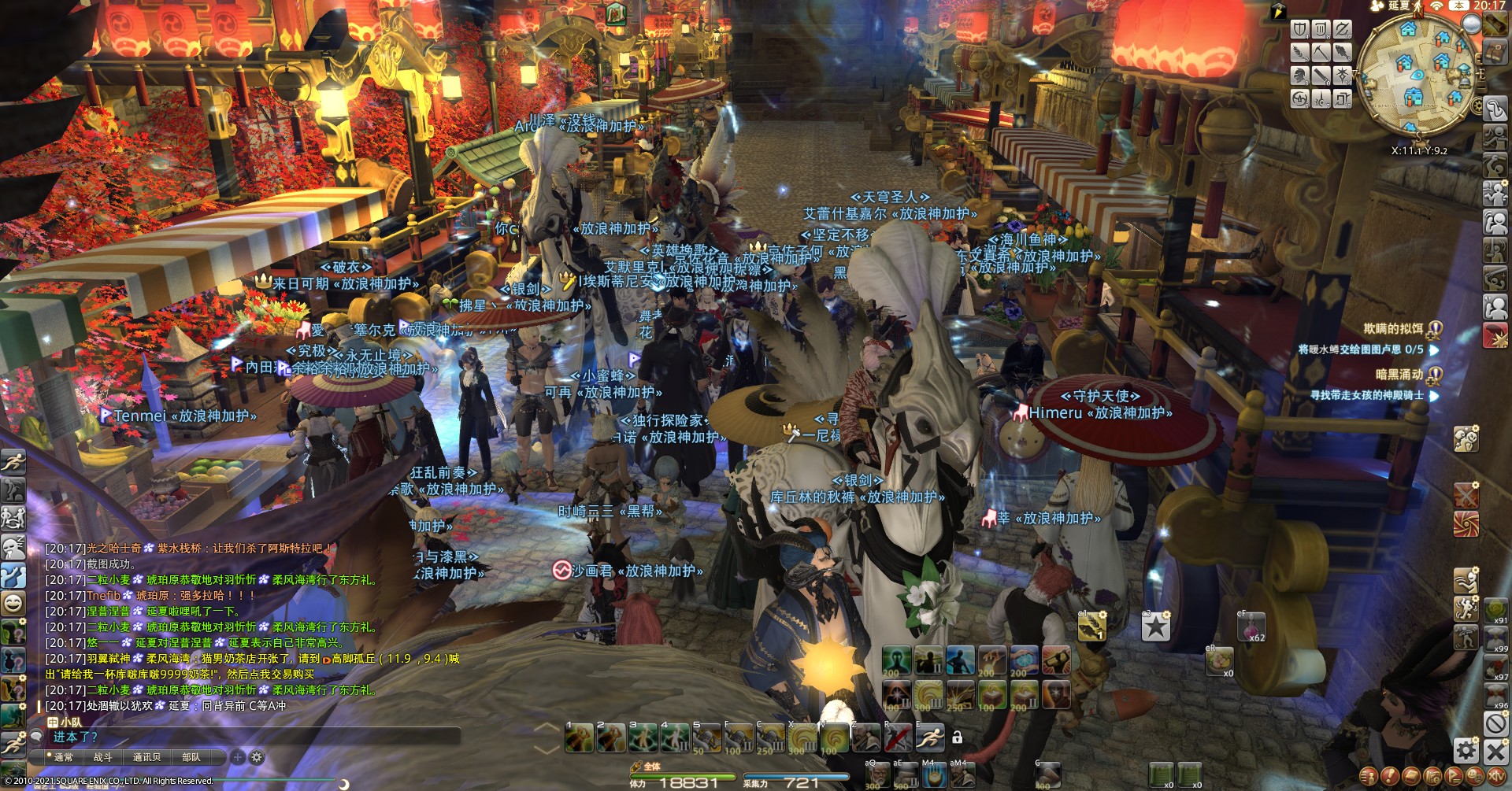Select the 暗黑涌动 quest tracker entry
The height and width of the screenshot is (791, 1512).
point(1399,375)
